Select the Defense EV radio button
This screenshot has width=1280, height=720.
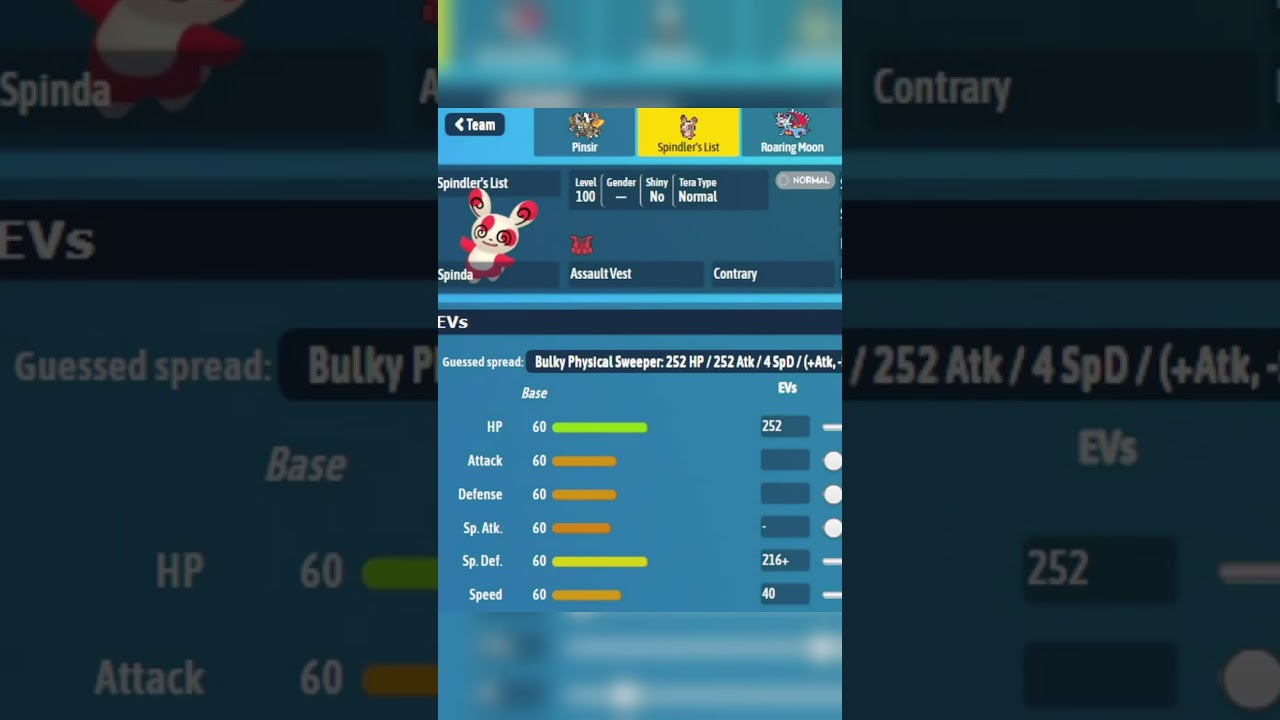[832, 494]
